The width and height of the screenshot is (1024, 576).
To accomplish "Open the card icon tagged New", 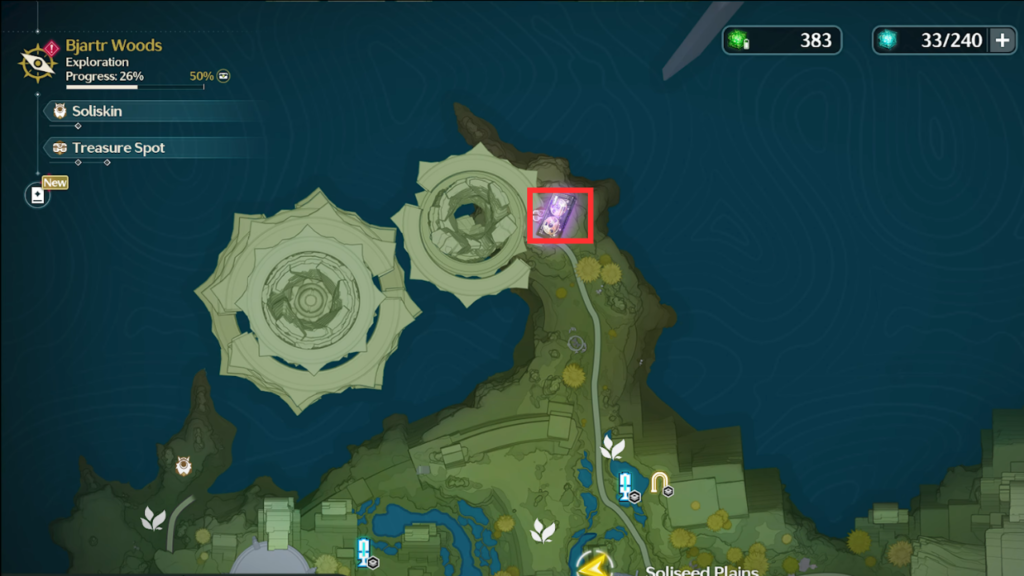I will [x=38, y=195].
